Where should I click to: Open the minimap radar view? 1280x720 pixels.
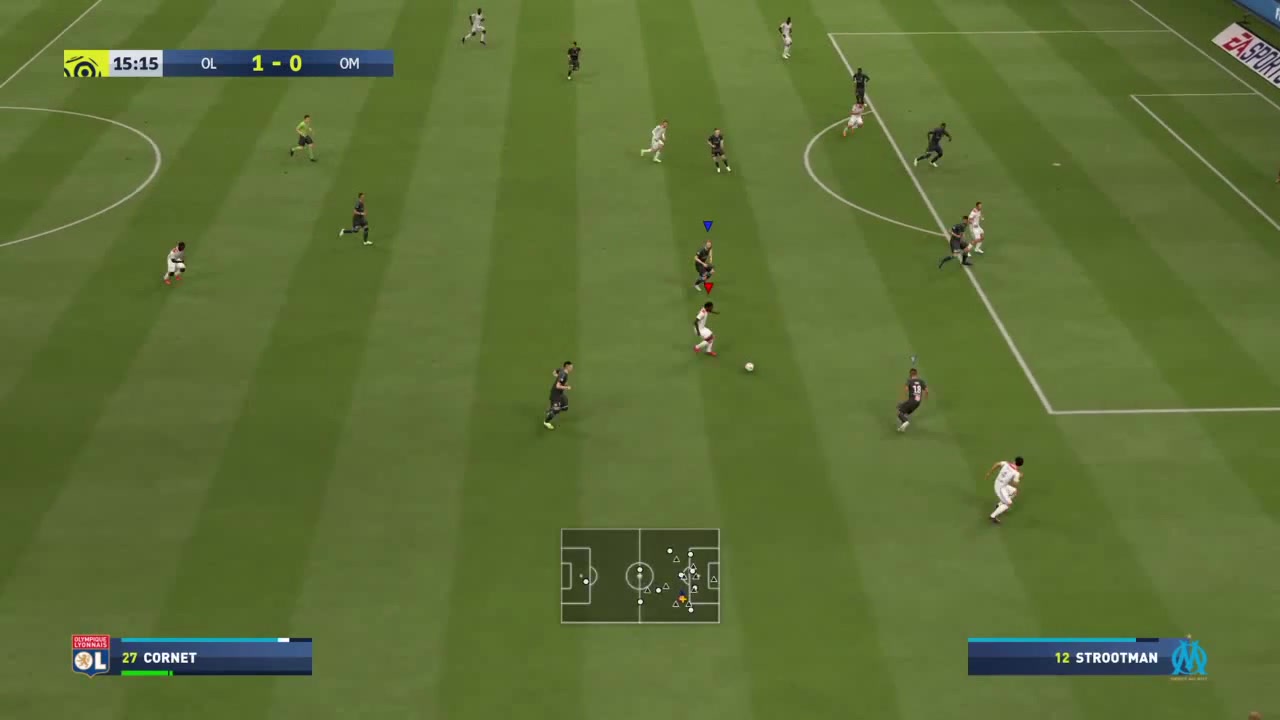(x=640, y=576)
